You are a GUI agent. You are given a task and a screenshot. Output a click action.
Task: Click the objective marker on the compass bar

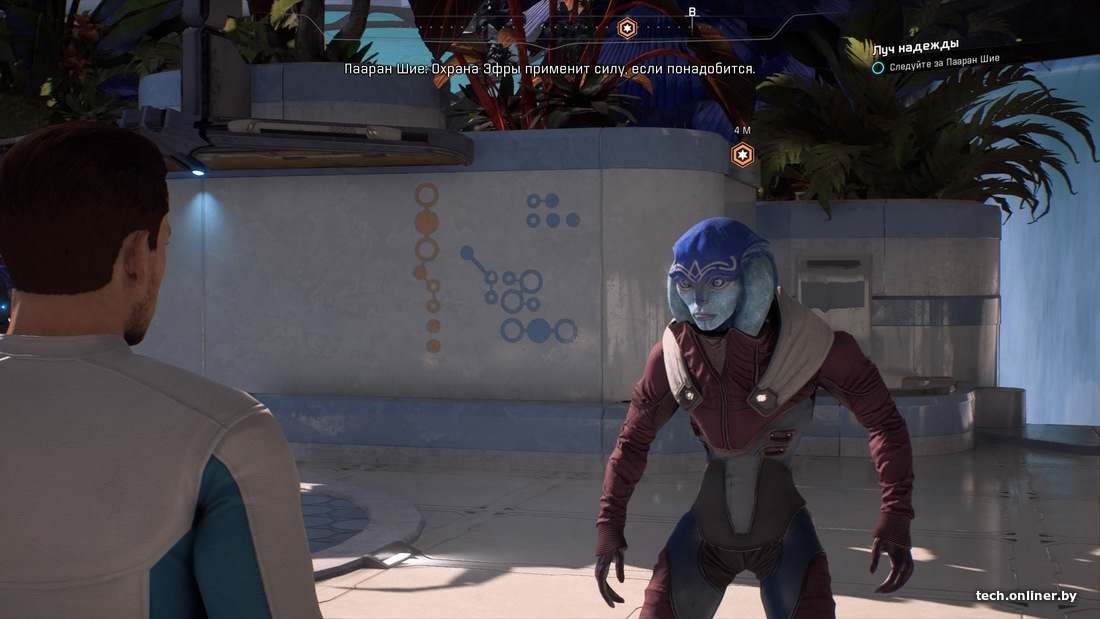click(x=627, y=28)
